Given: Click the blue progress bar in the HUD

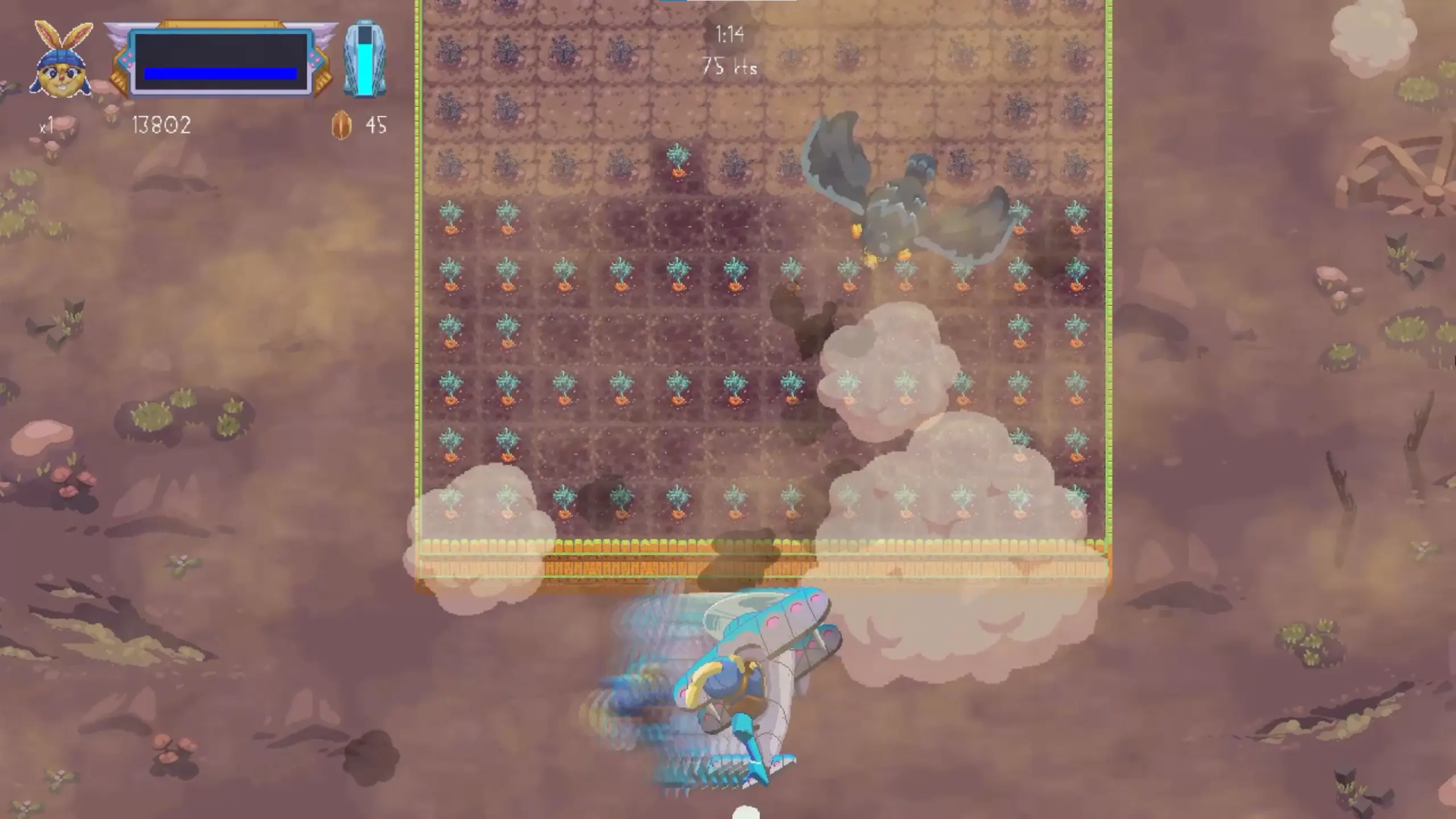Looking at the screenshot, I should point(219,74).
